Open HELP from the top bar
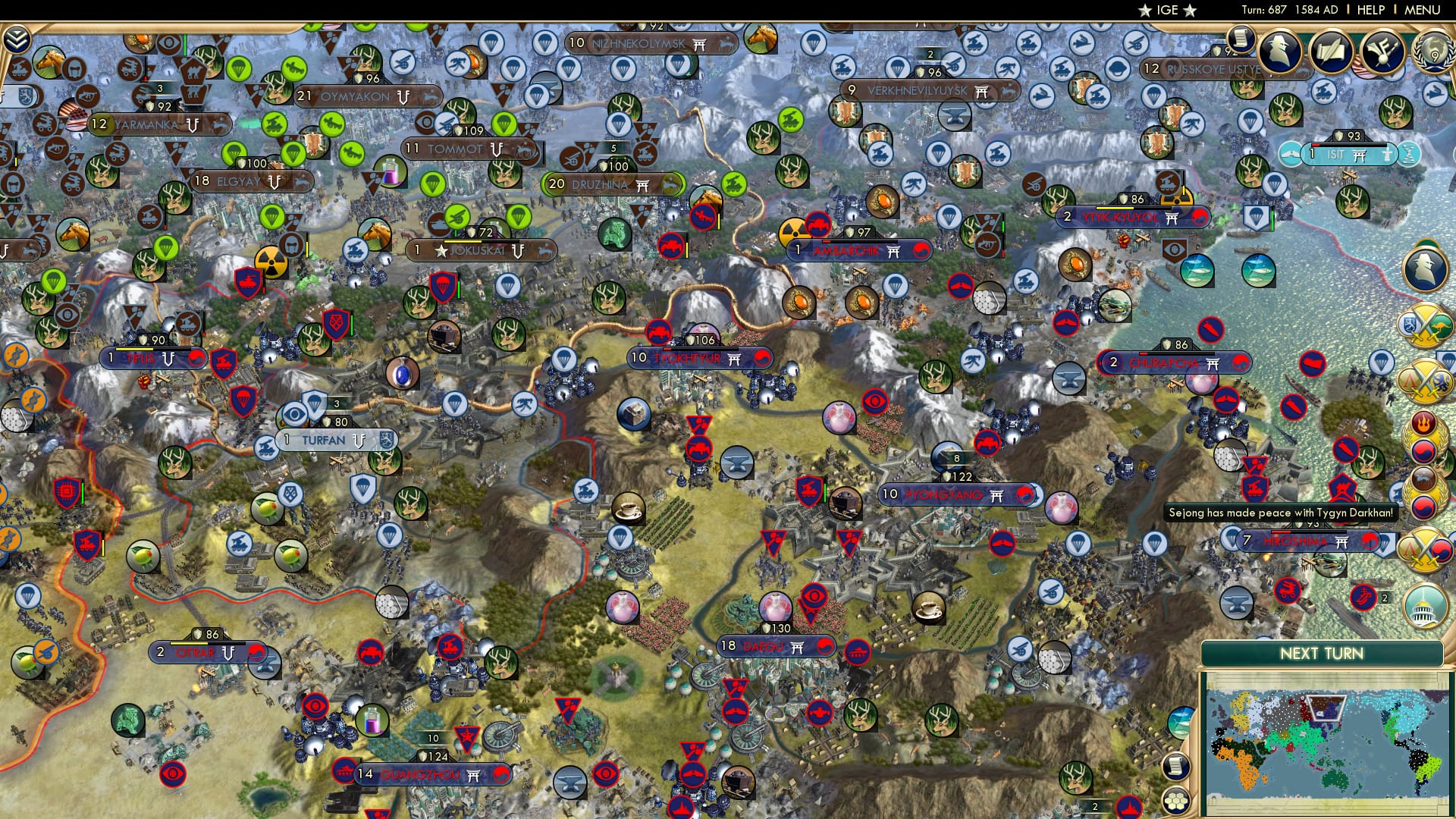The width and height of the screenshot is (1456, 819). click(1373, 10)
